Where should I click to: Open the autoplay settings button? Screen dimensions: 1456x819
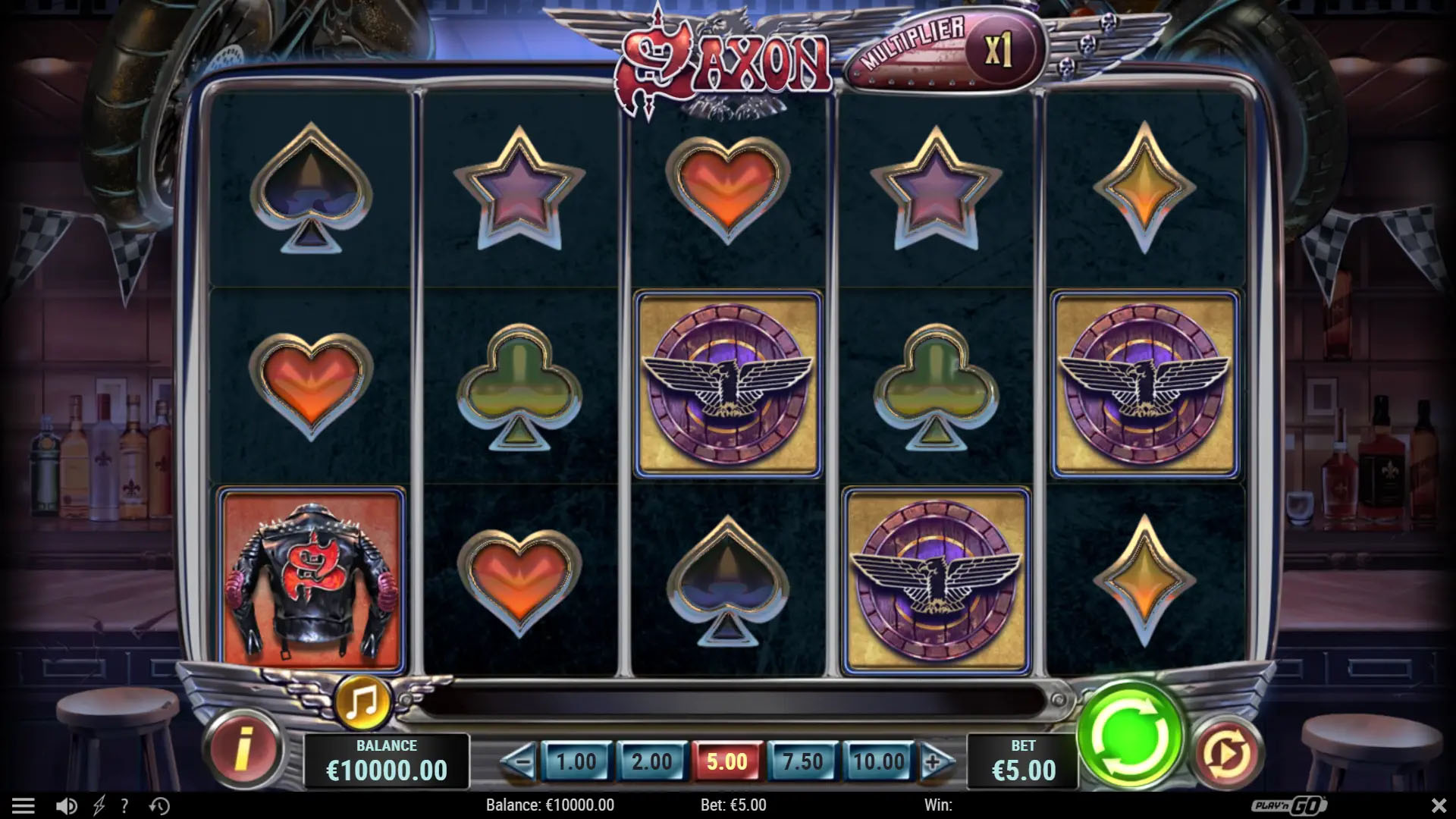click(x=1225, y=753)
